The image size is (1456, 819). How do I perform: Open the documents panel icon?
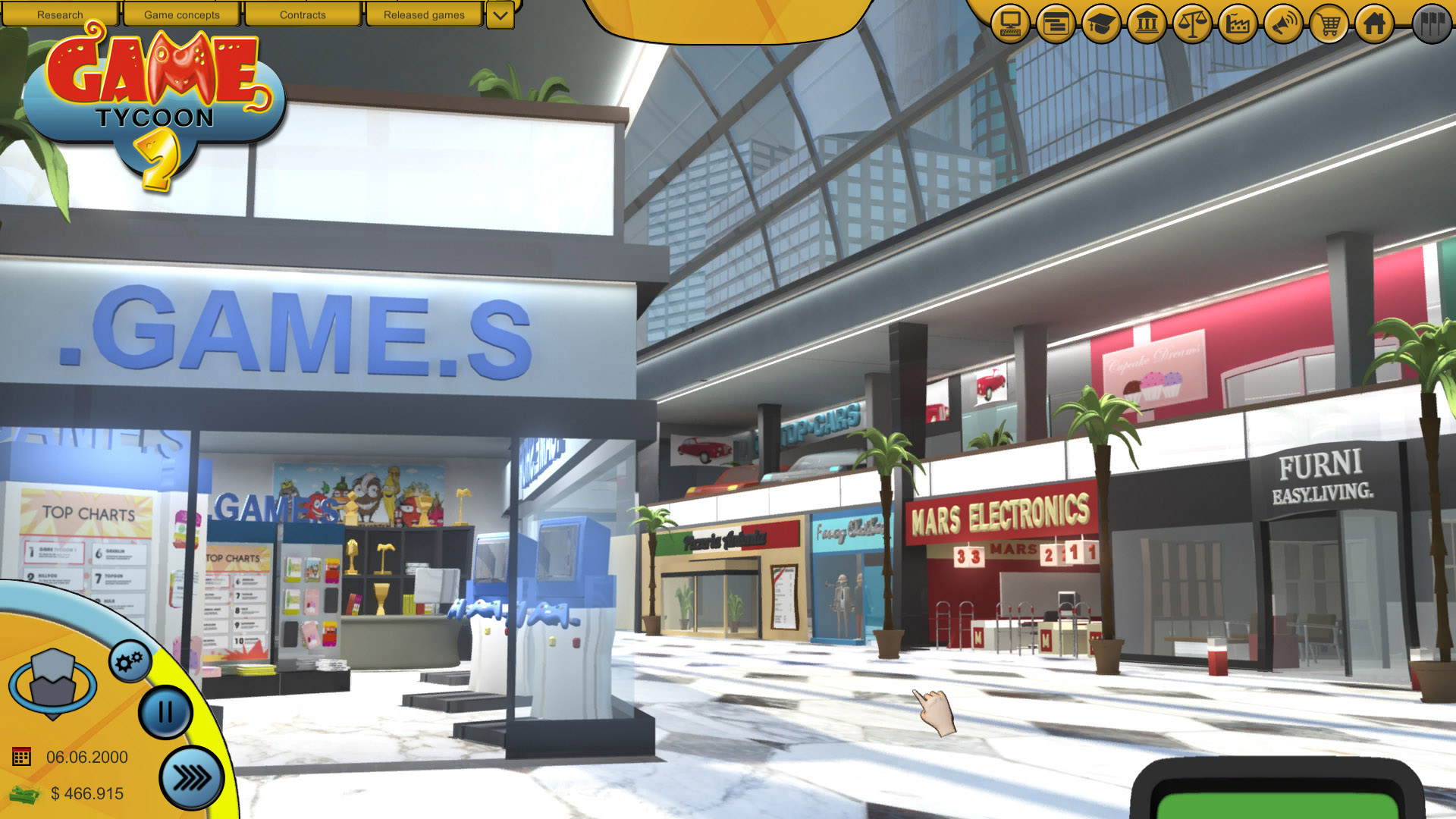pos(1056,24)
